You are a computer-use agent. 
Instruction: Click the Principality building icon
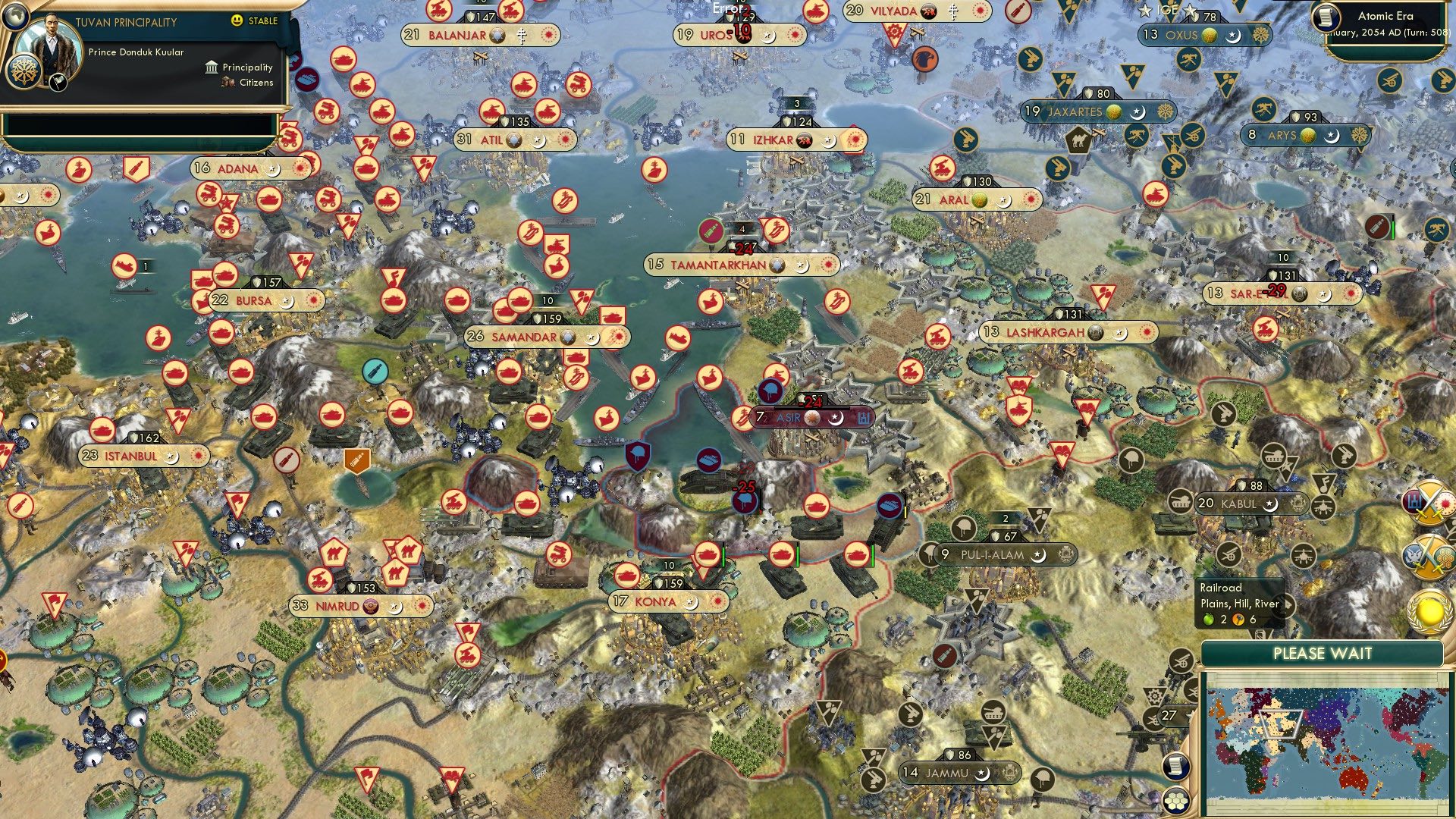point(211,67)
